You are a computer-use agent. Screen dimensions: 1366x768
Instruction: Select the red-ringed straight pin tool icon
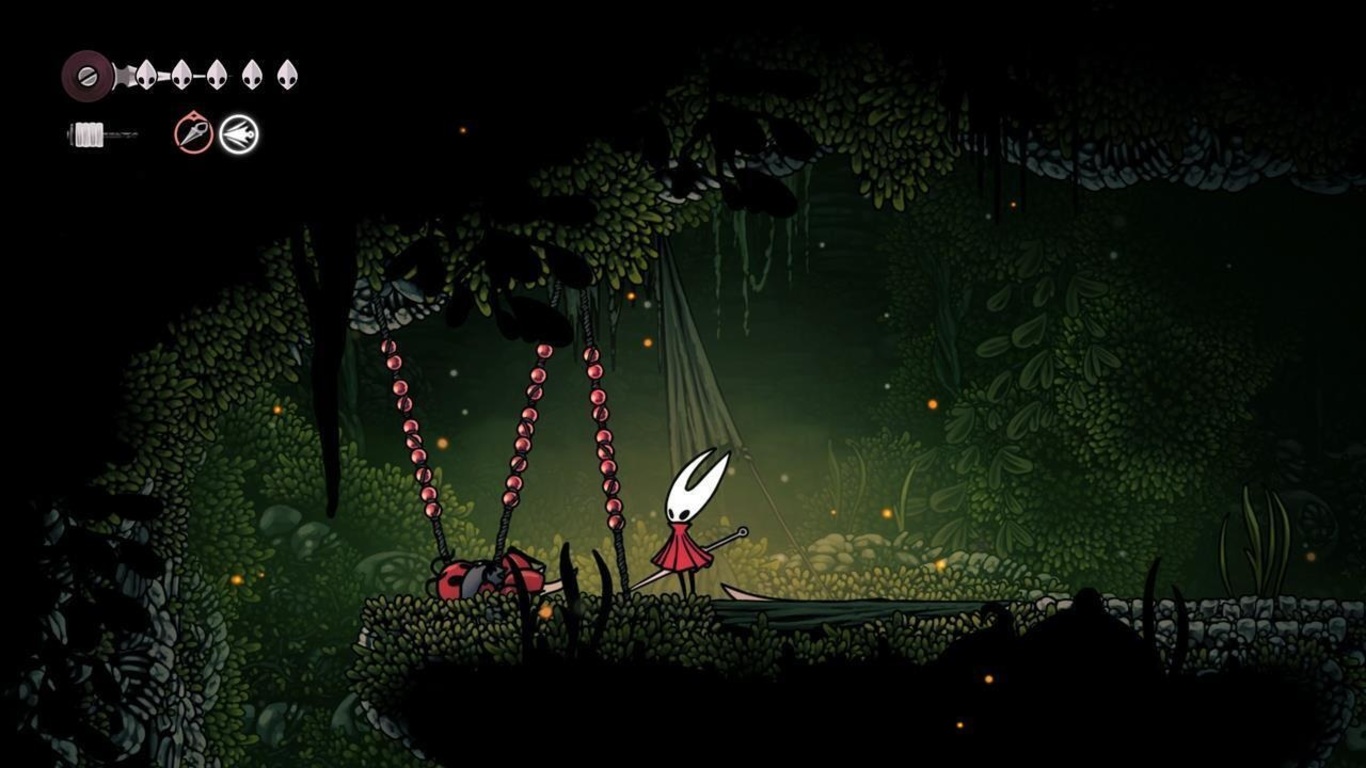(194, 133)
